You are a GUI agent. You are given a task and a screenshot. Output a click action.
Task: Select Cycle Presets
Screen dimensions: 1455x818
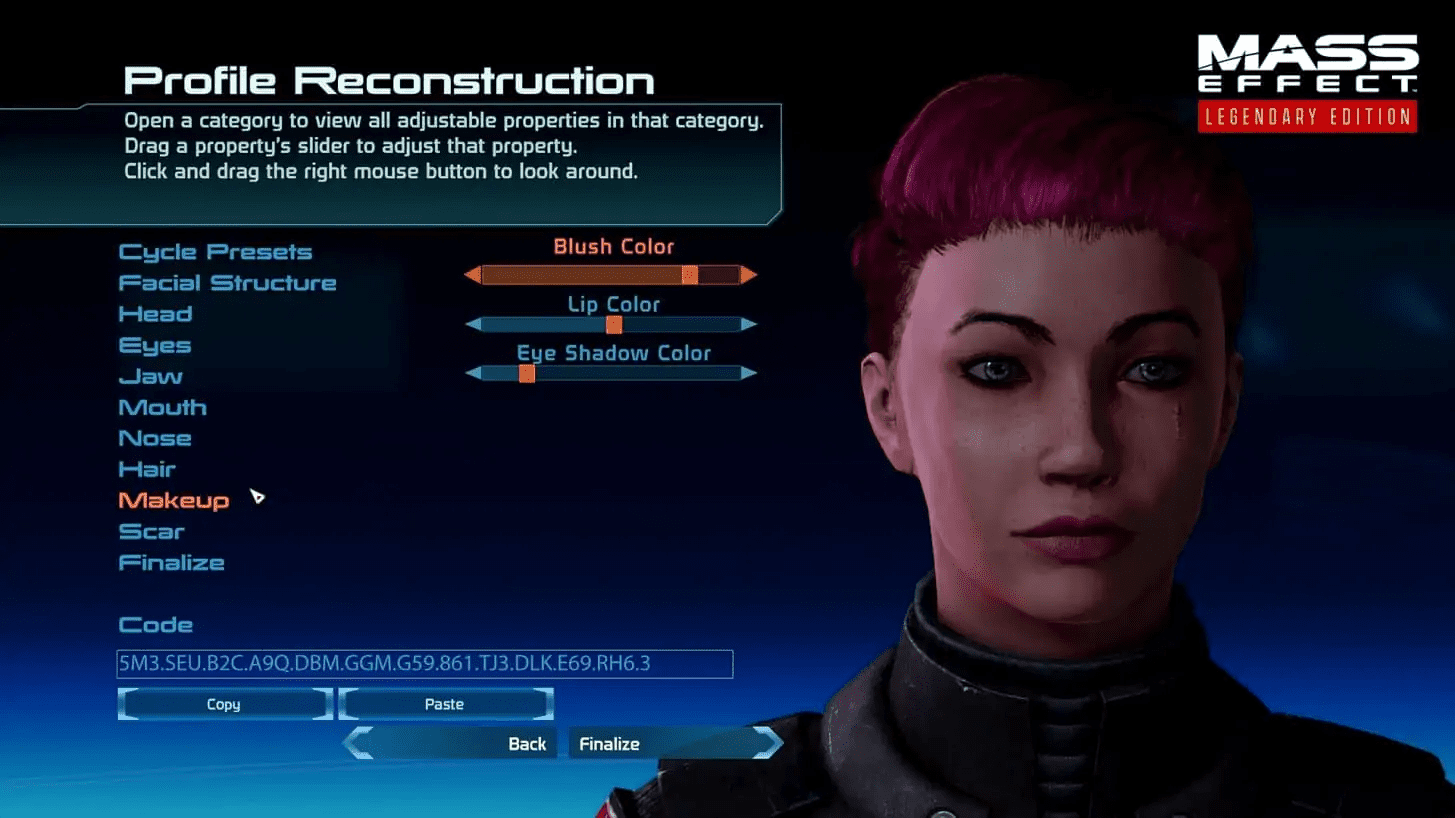click(x=214, y=251)
